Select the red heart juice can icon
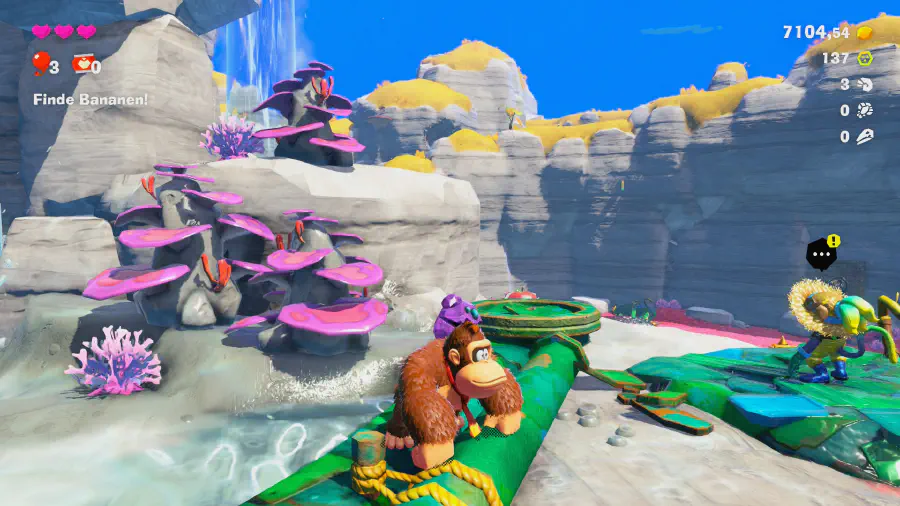900x506 pixels. 82,66
